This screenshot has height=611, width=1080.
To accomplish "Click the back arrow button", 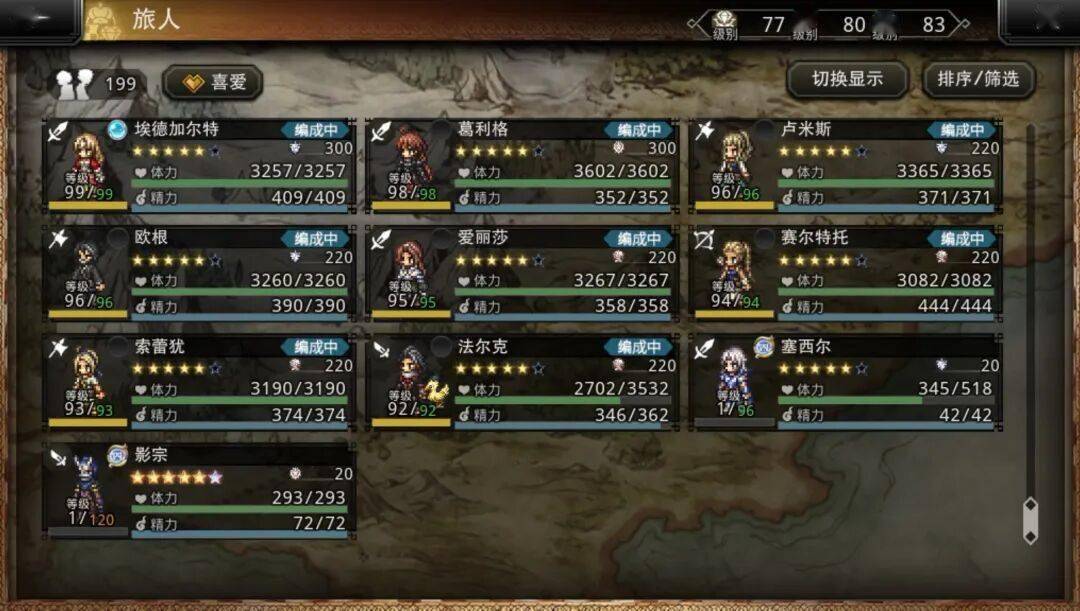I will click(40, 21).
